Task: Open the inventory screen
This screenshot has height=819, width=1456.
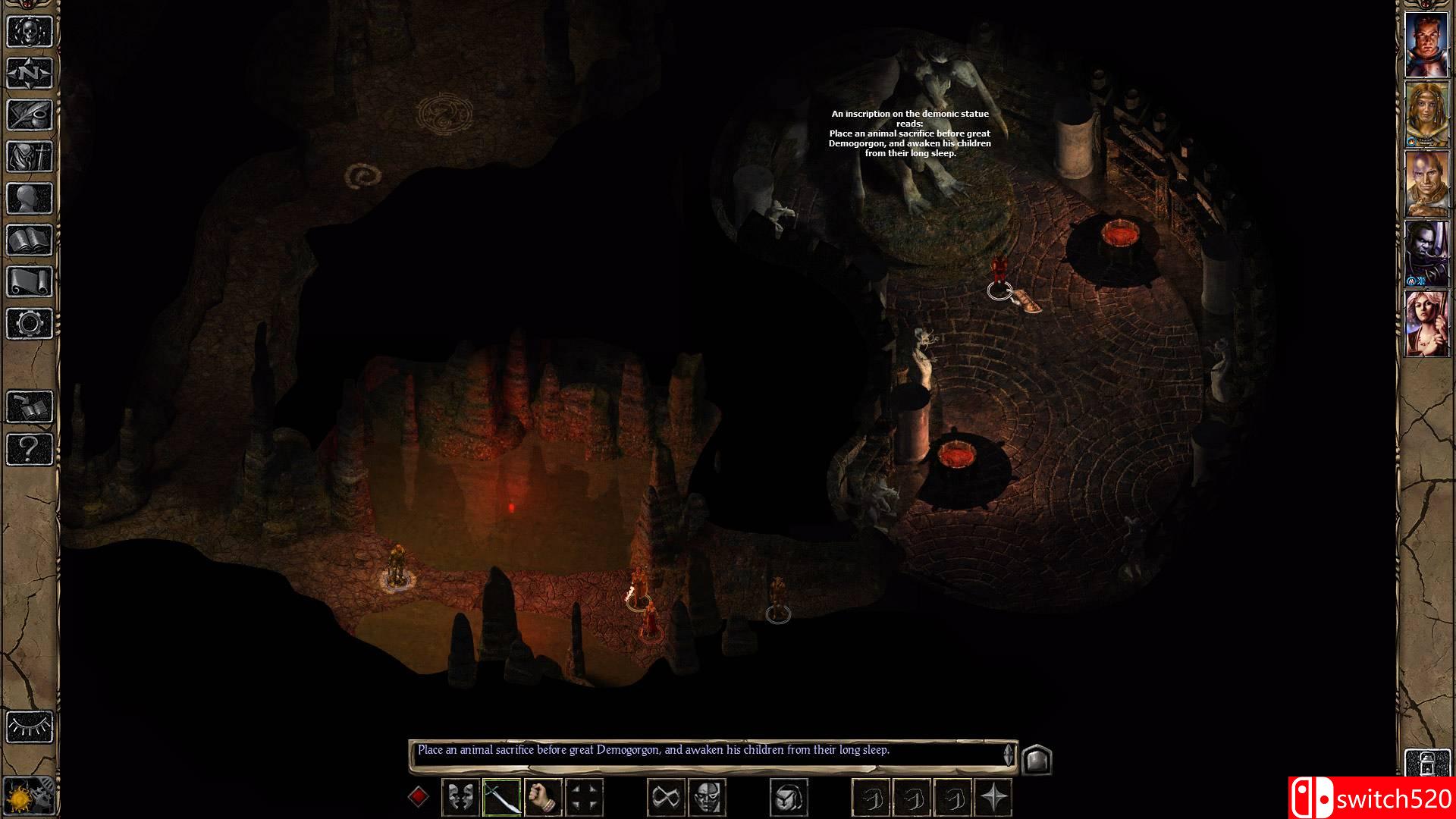Action: 30,157
